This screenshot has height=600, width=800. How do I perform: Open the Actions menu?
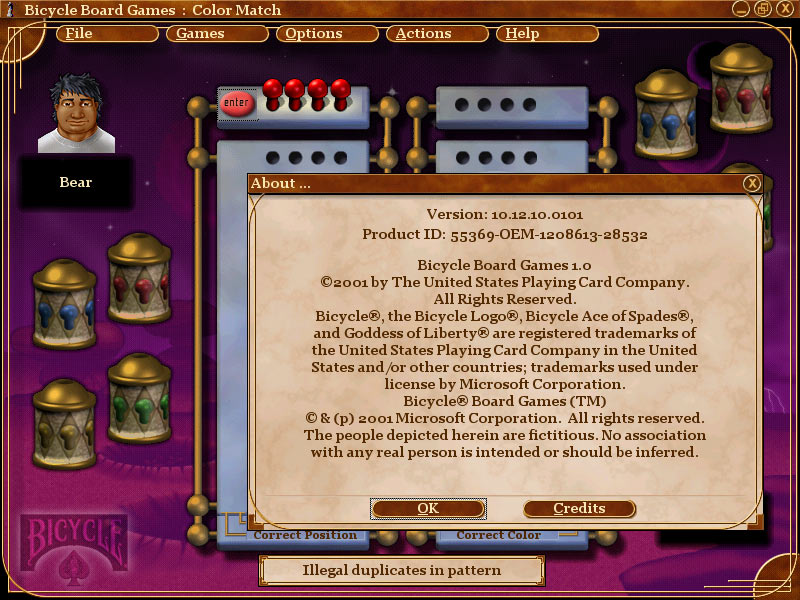pos(436,34)
